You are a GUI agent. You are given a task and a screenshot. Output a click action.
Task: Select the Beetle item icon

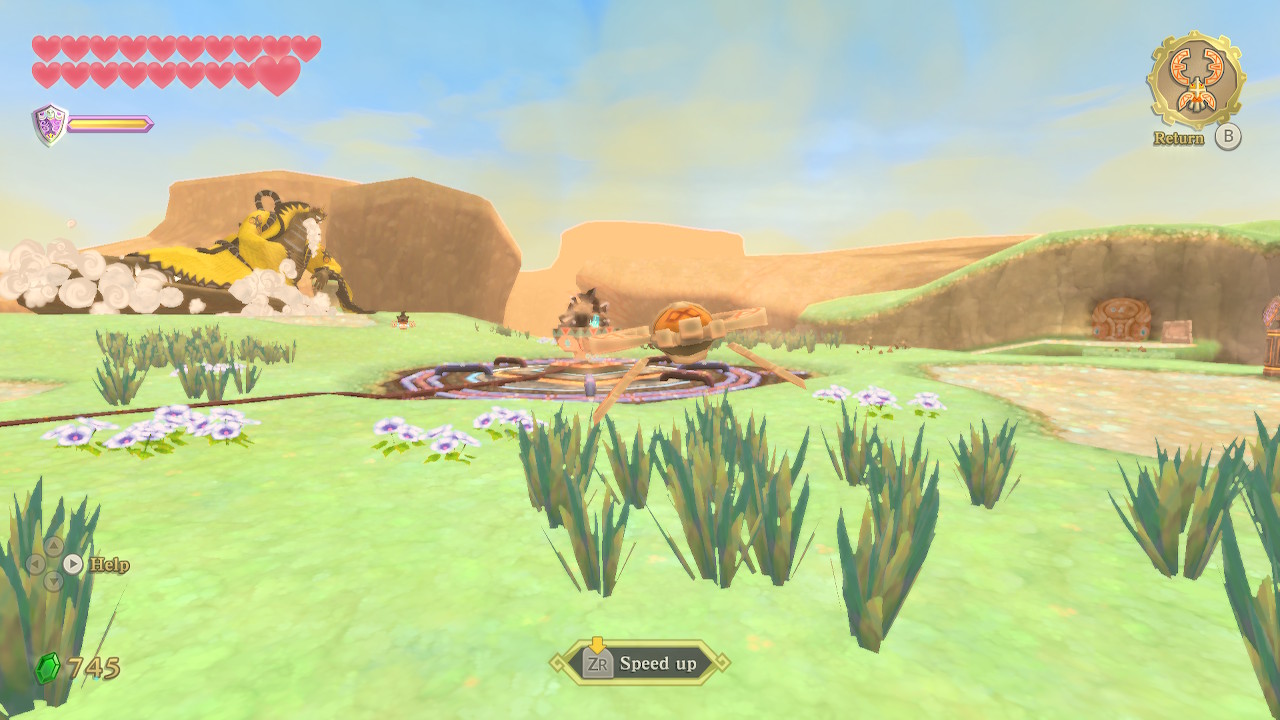coord(1195,80)
